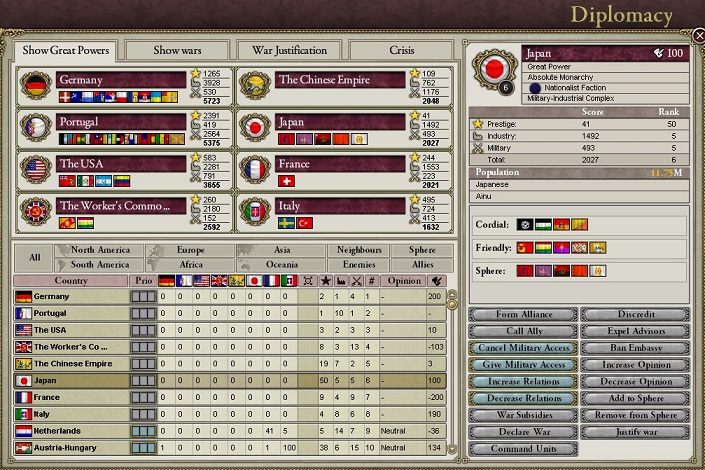Viewport: 705px width, 470px height.
Task: Choose Declare War action
Action: coord(523,432)
